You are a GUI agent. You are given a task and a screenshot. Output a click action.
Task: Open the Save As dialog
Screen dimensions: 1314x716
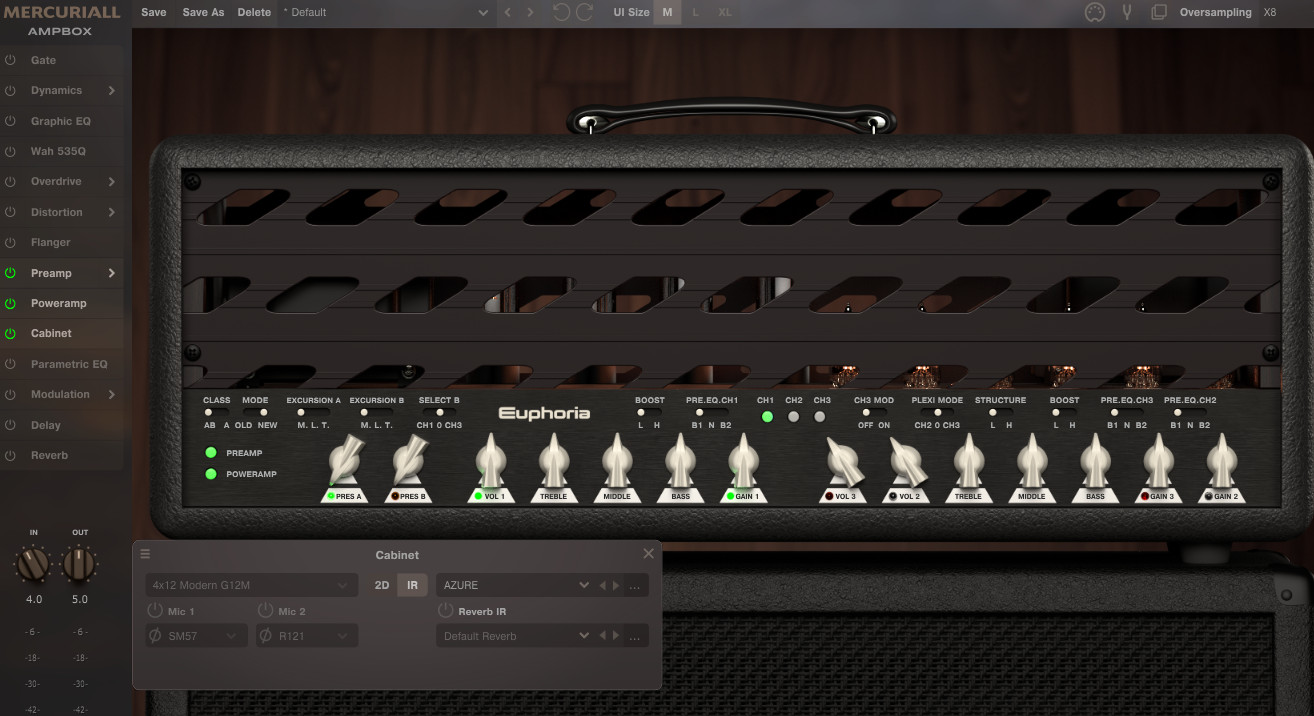(203, 12)
